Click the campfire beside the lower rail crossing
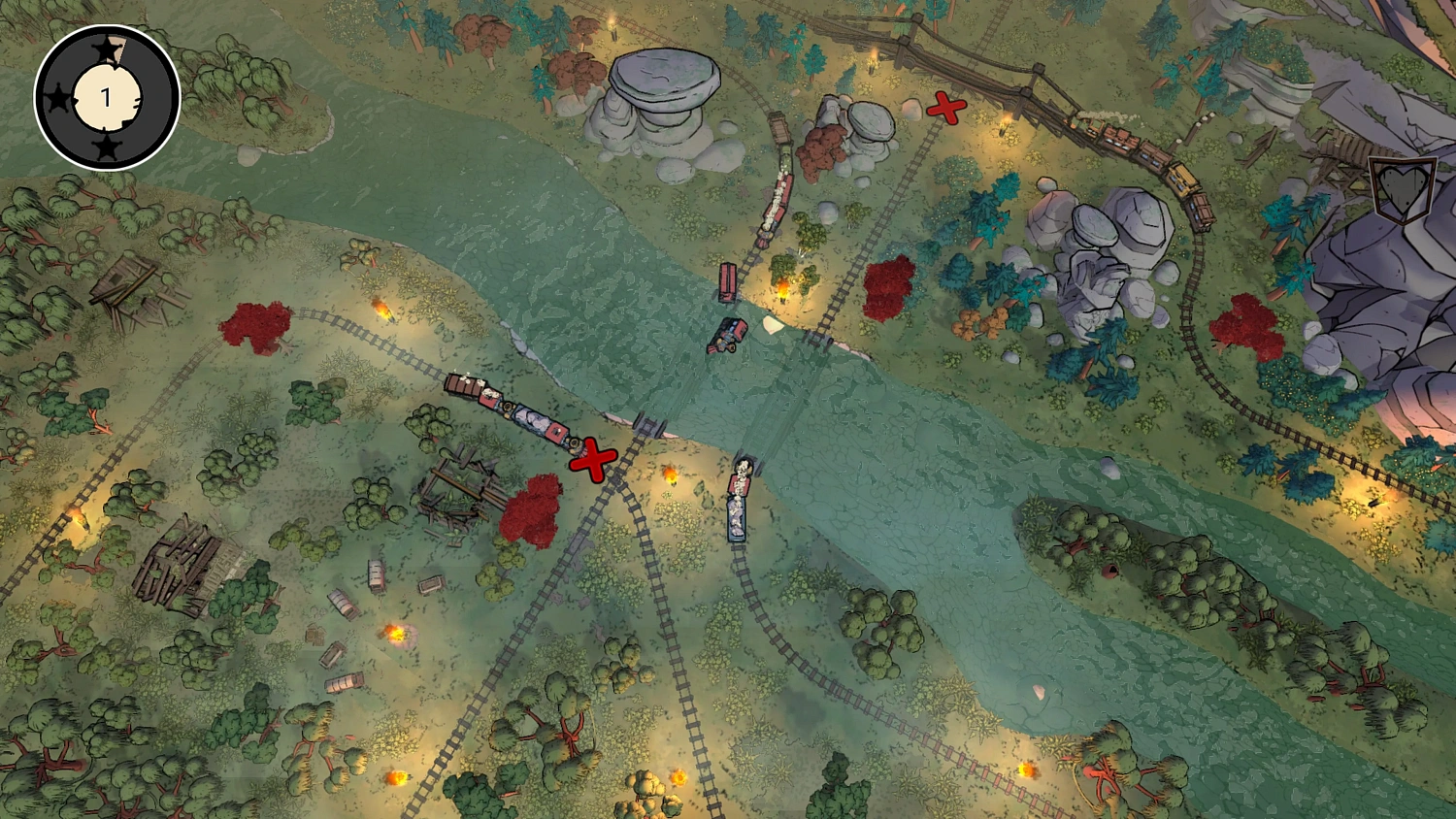Viewport: 1456px width, 819px height. tap(671, 474)
